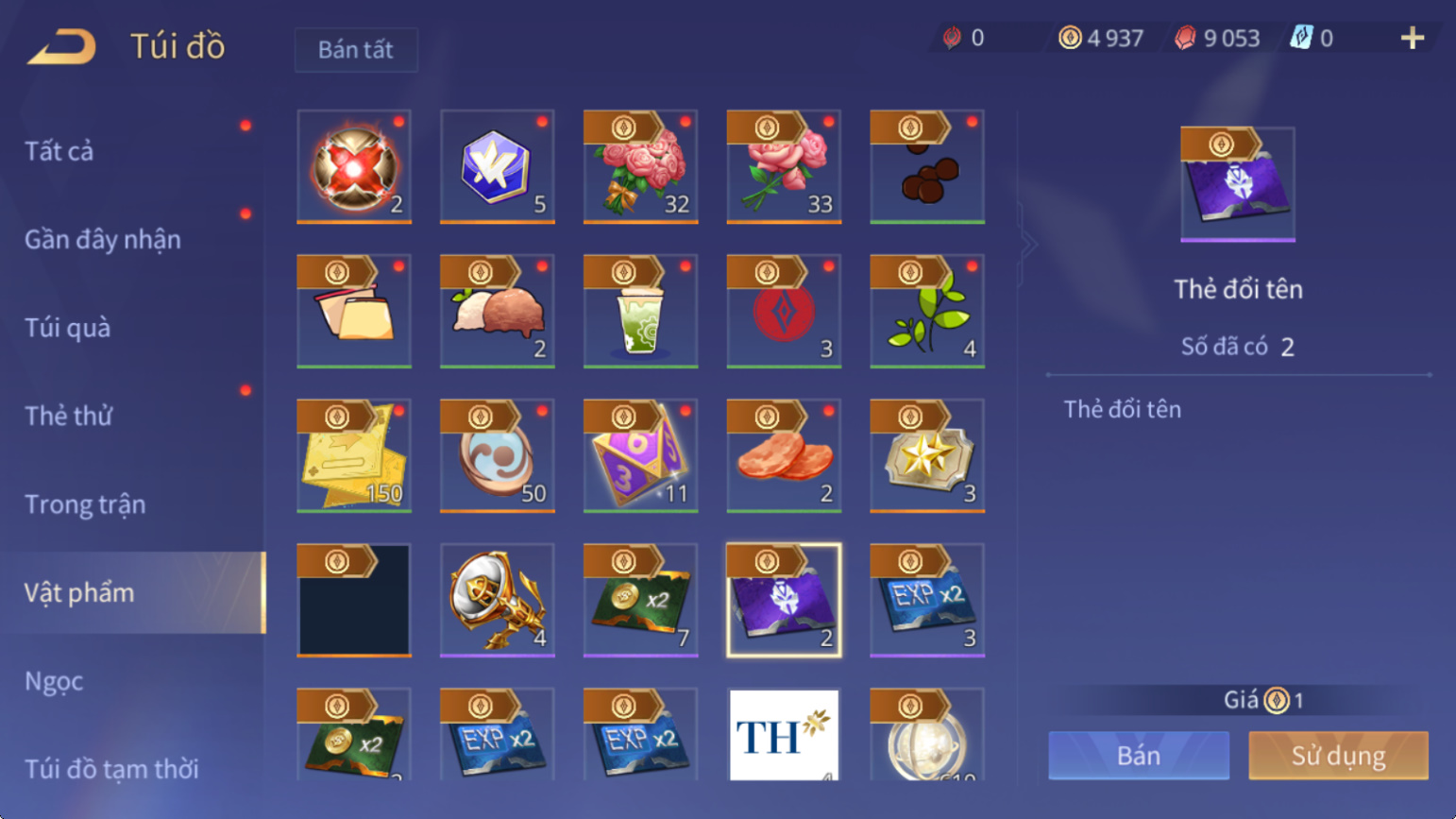Pick the gold tickets stack of 150
The width and height of the screenshot is (1456, 819).
[354, 455]
